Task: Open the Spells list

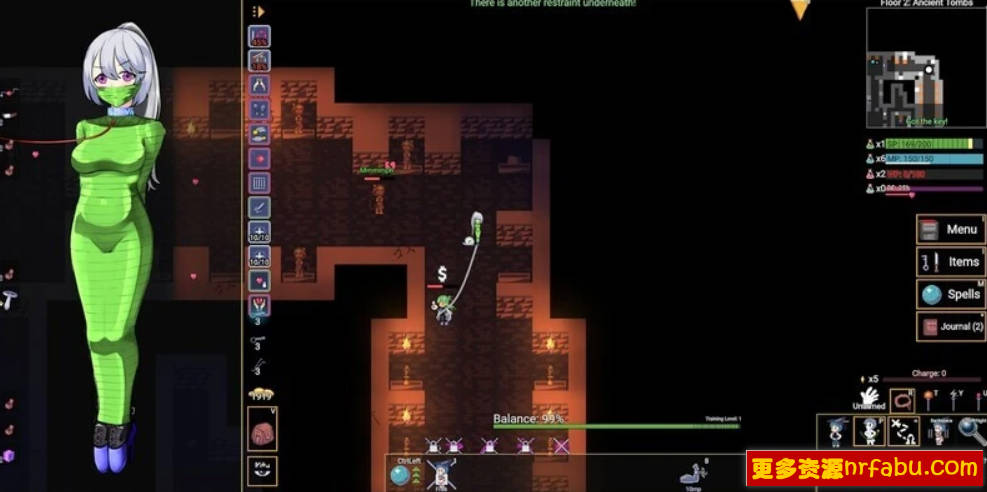Action: 950,294
